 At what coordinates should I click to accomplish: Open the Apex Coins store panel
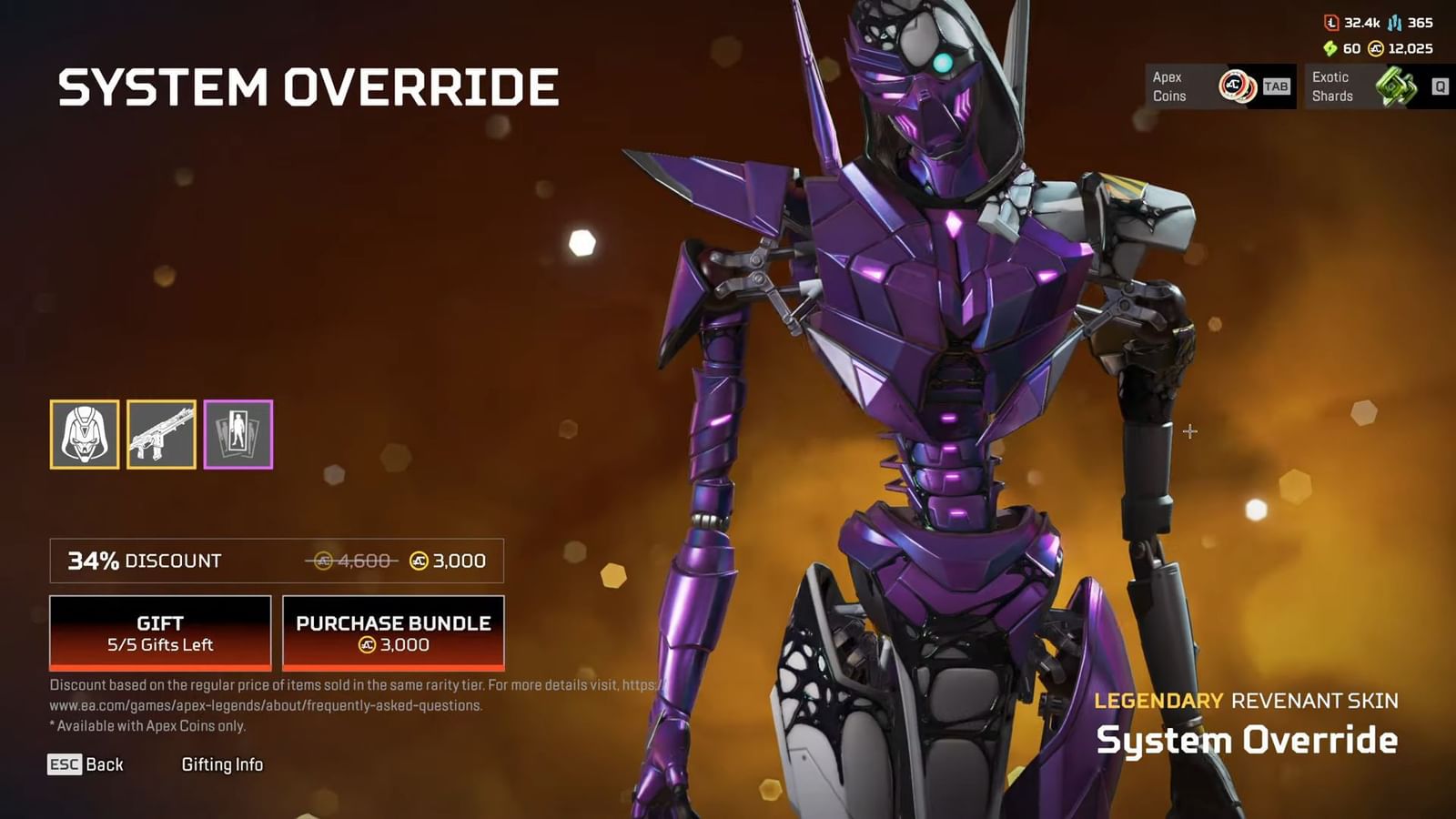click(1219, 86)
